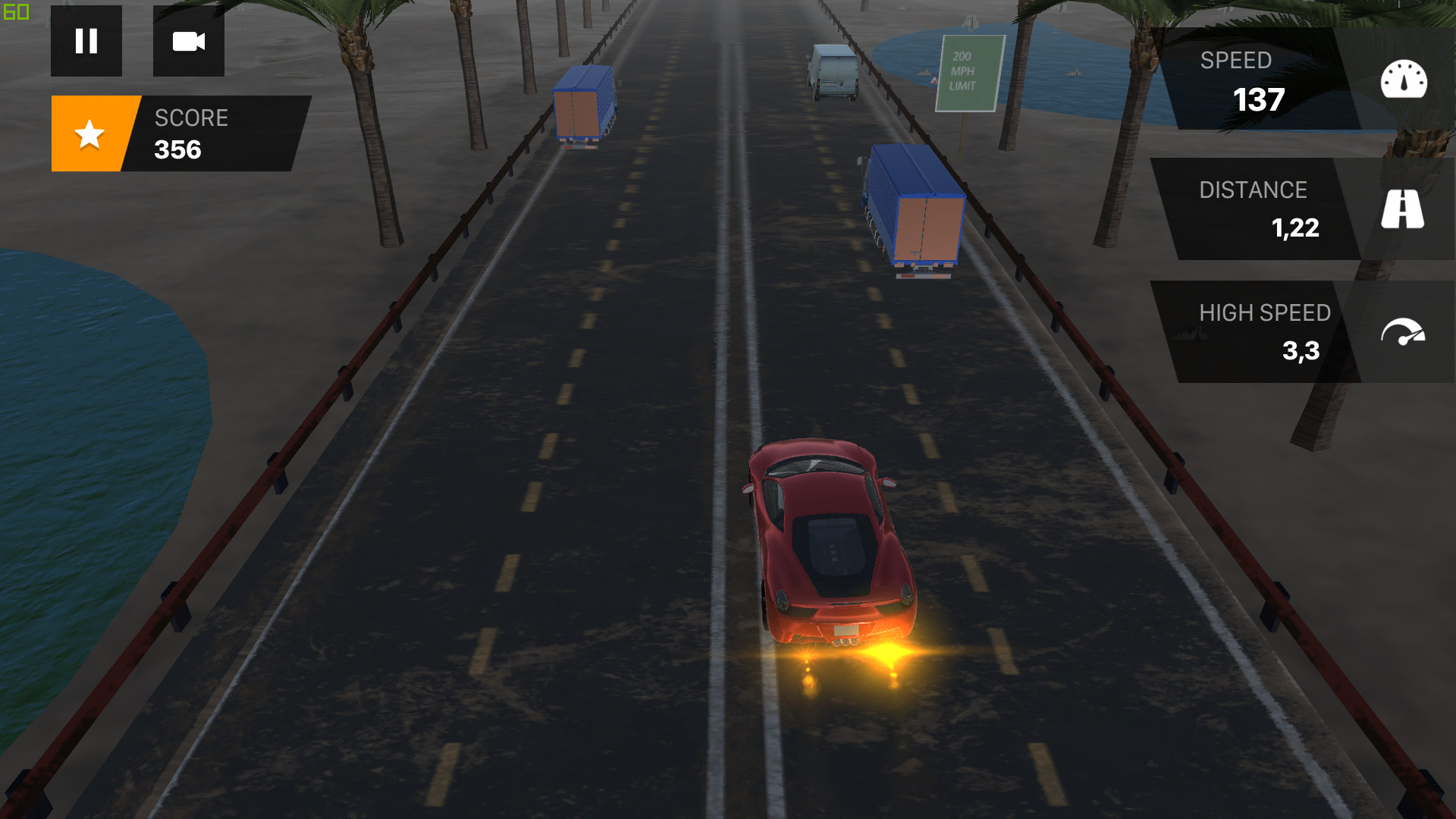Click the green 60 FPS counter
Screen dimensions: 1456x819
coord(15,11)
